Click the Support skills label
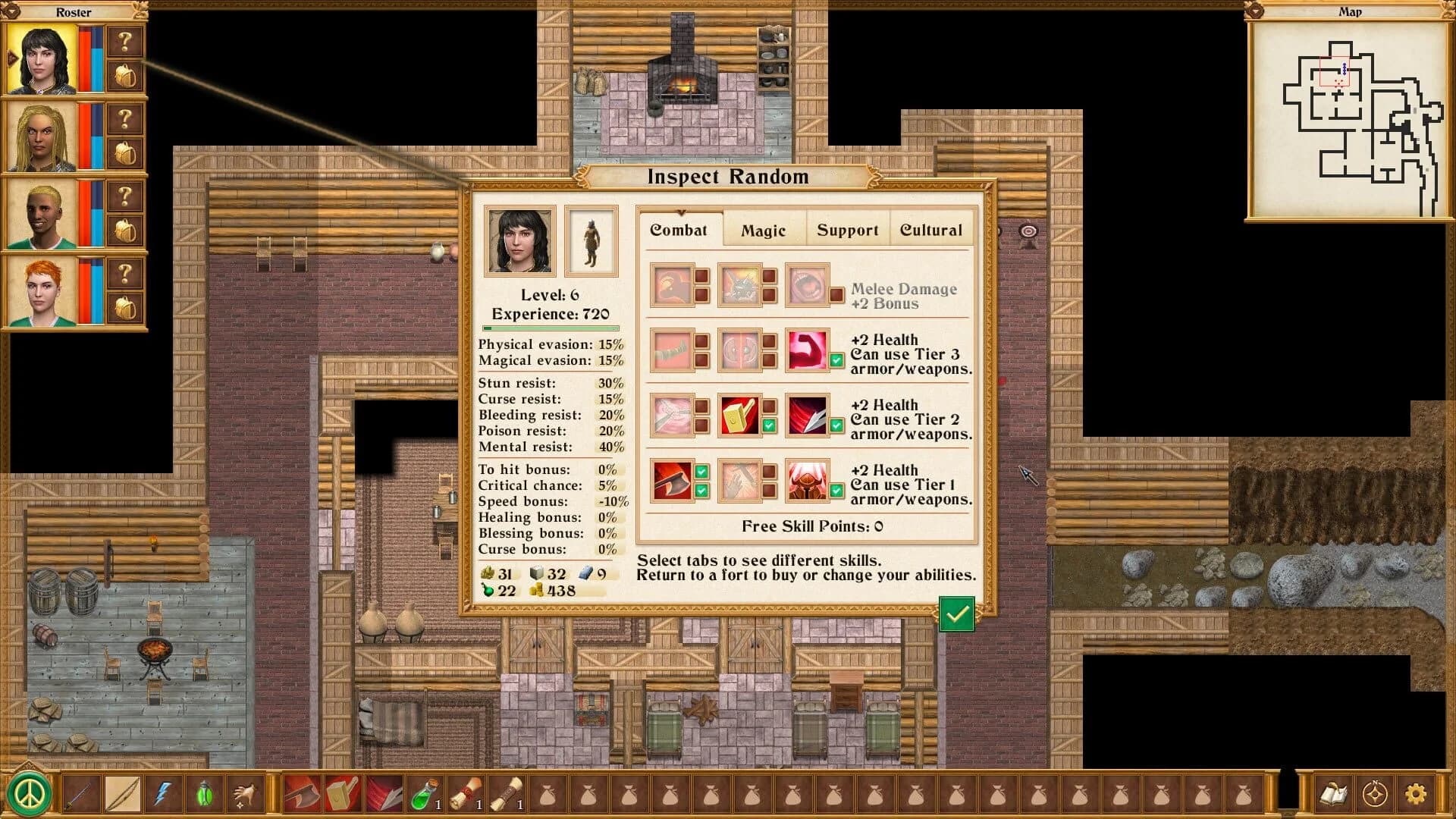 point(847,230)
